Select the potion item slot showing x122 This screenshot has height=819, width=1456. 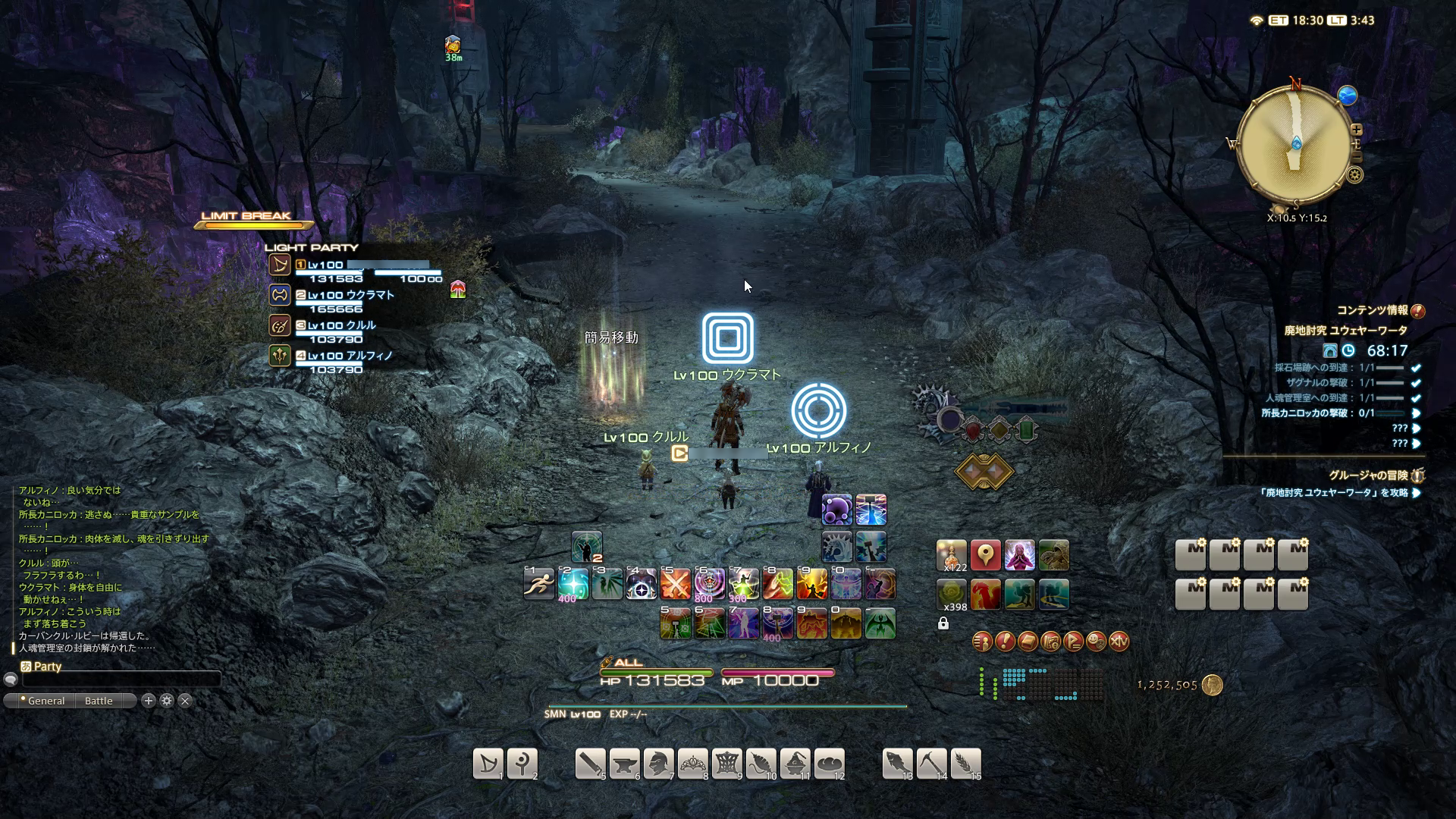[952, 556]
